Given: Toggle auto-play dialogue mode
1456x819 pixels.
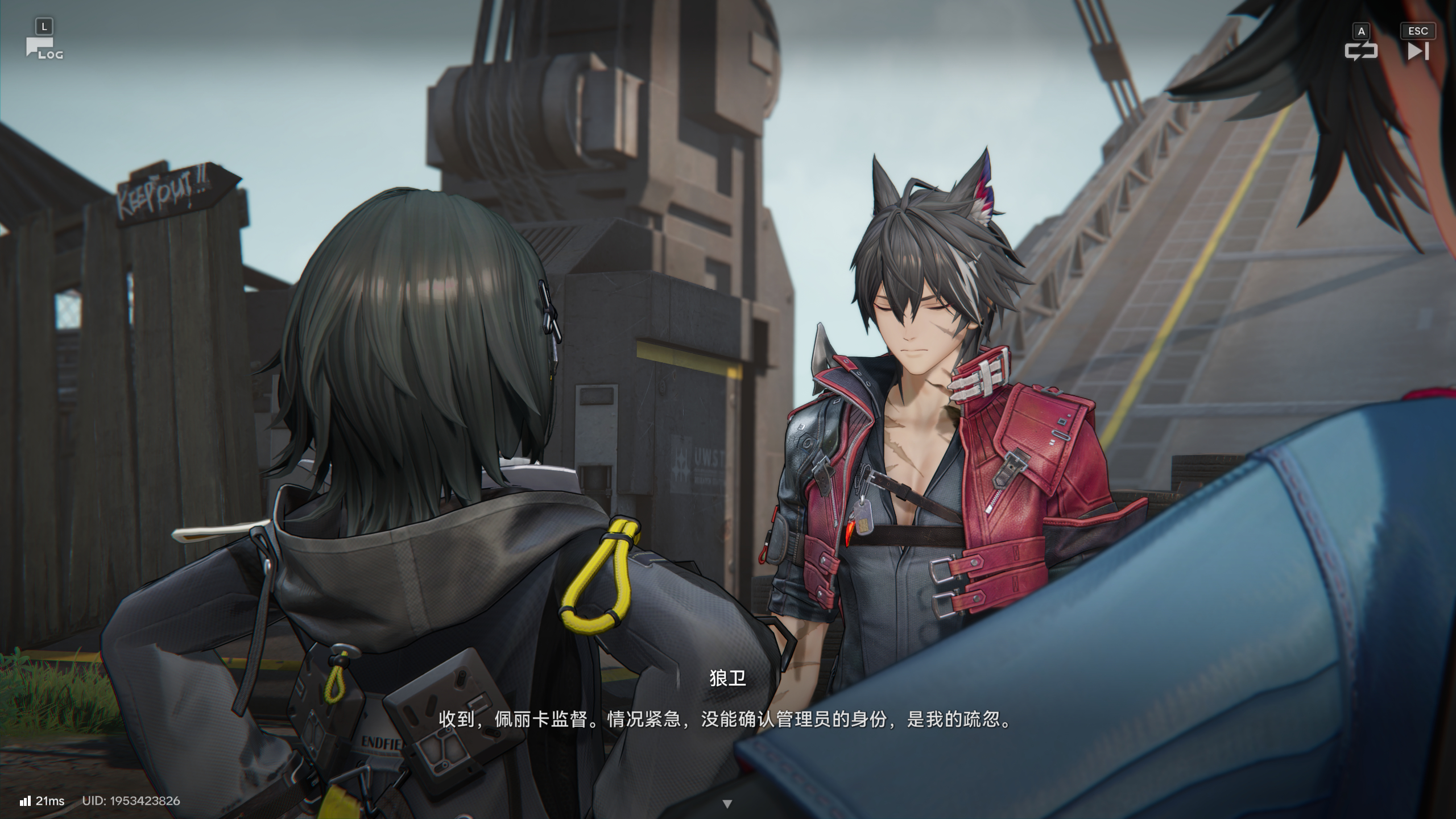Looking at the screenshot, I should click(1360, 51).
